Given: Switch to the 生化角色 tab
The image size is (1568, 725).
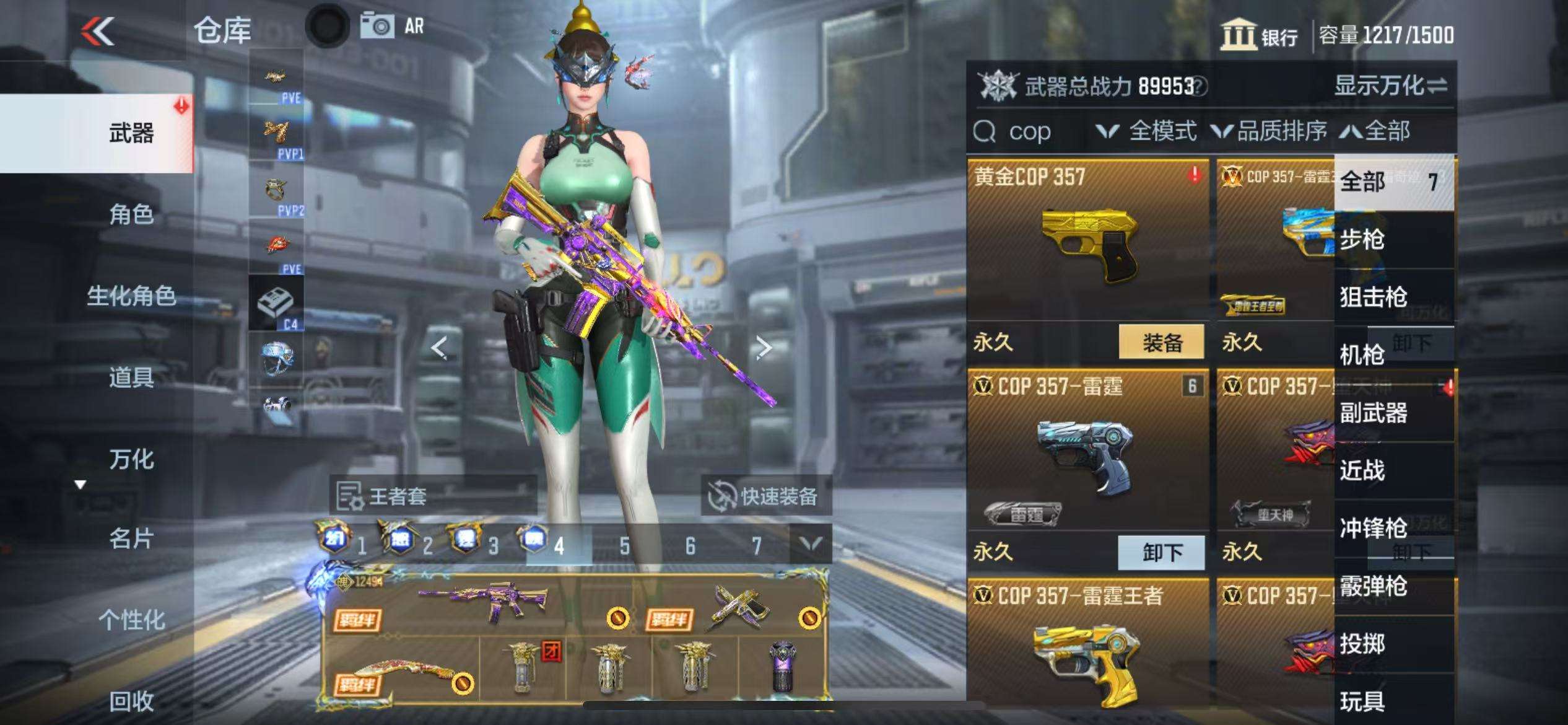Looking at the screenshot, I should (131, 296).
